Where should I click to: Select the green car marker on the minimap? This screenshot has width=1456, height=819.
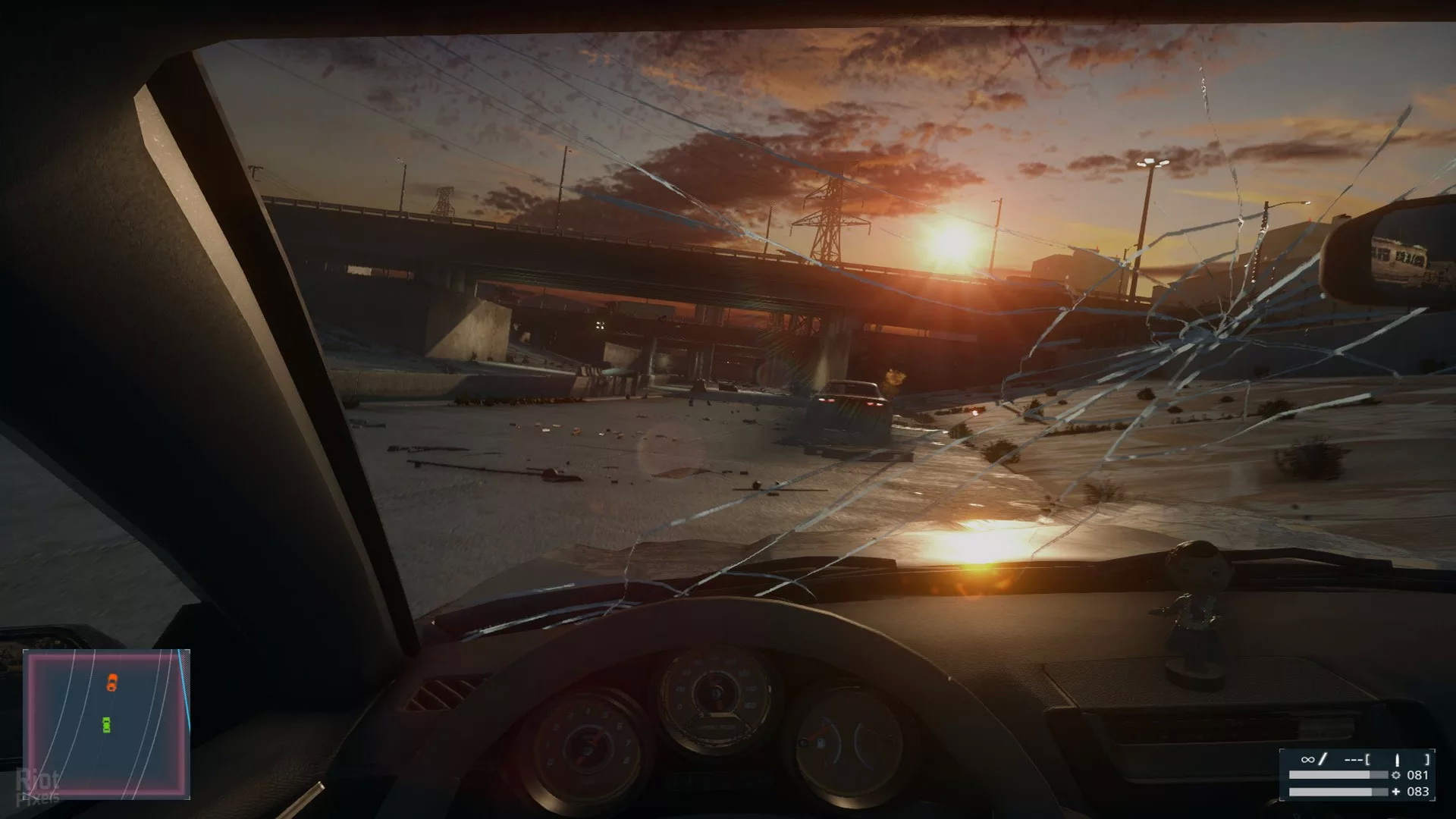(x=106, y=725)
